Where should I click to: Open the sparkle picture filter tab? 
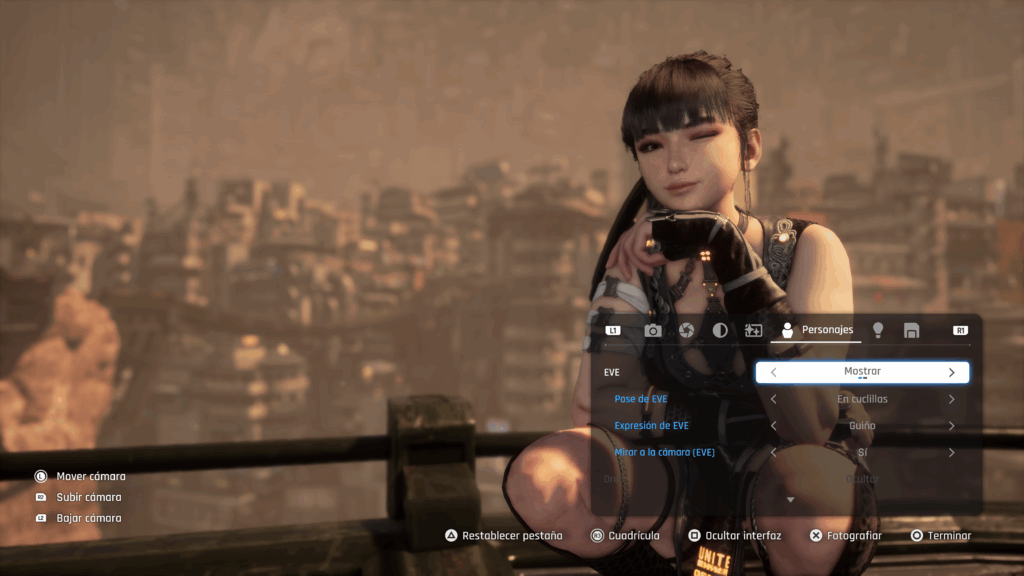click(754, 330)
